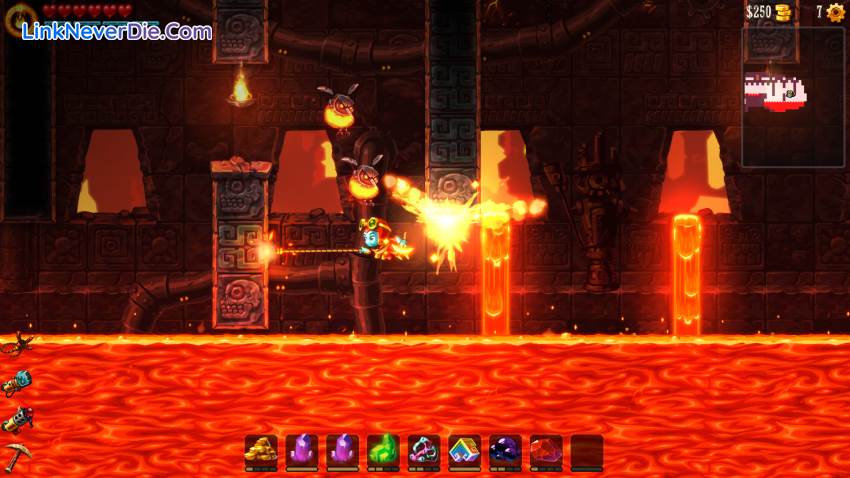The height and width of the screenshot is (478, 850).
Task: Select the gold nuggets loot slot
Action: tap(261, 450)
